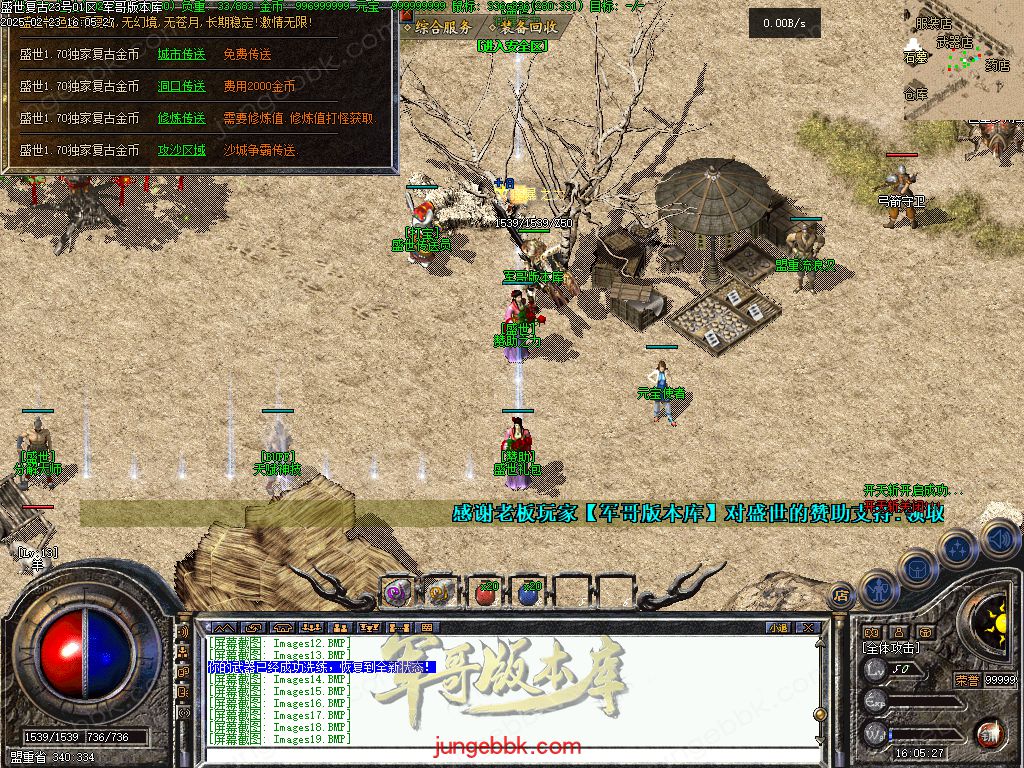Open the bag inventory round button
The width and height of the screenshot is (1024, 768).
point(918,568)
